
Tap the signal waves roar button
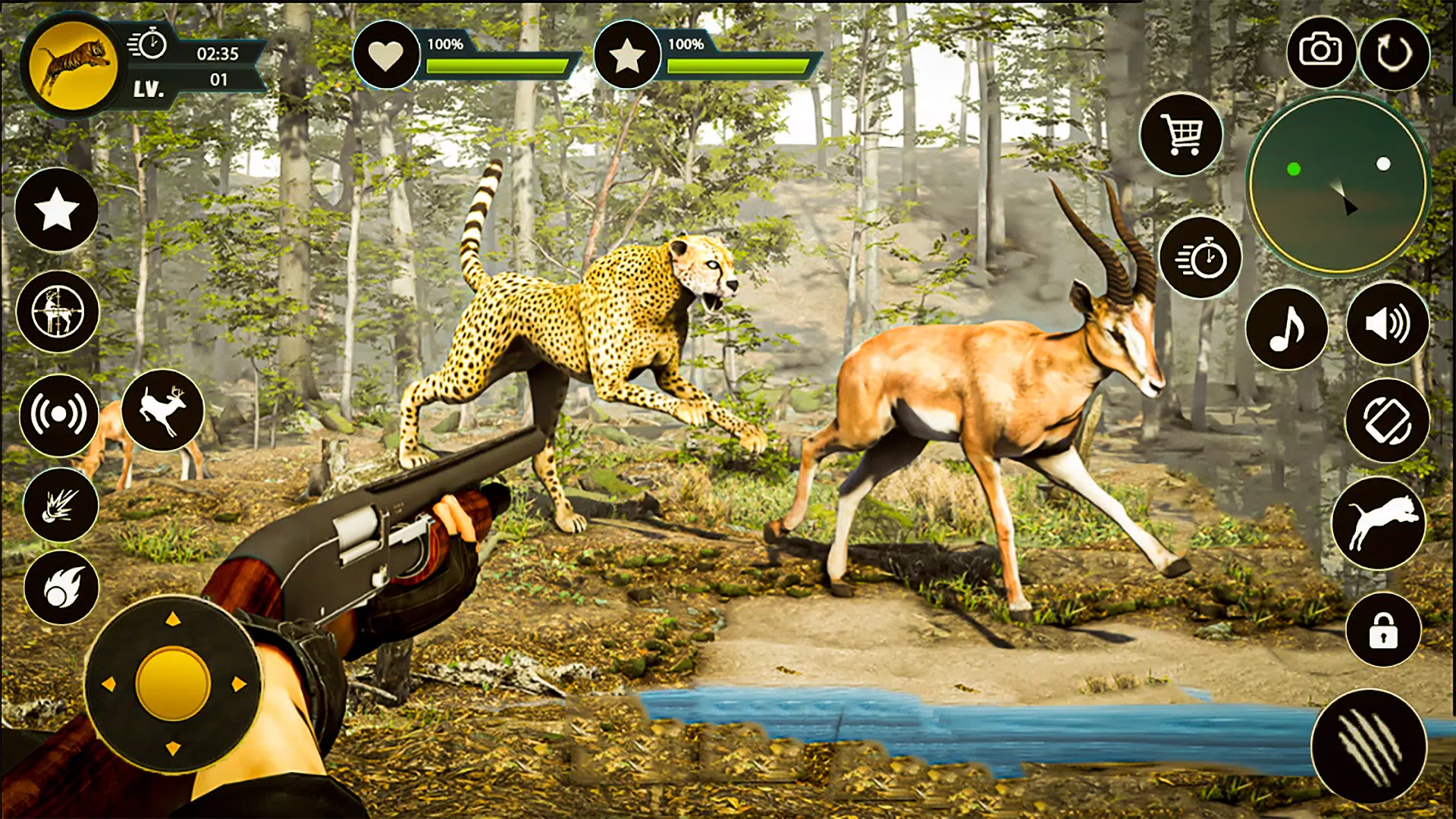58,415
